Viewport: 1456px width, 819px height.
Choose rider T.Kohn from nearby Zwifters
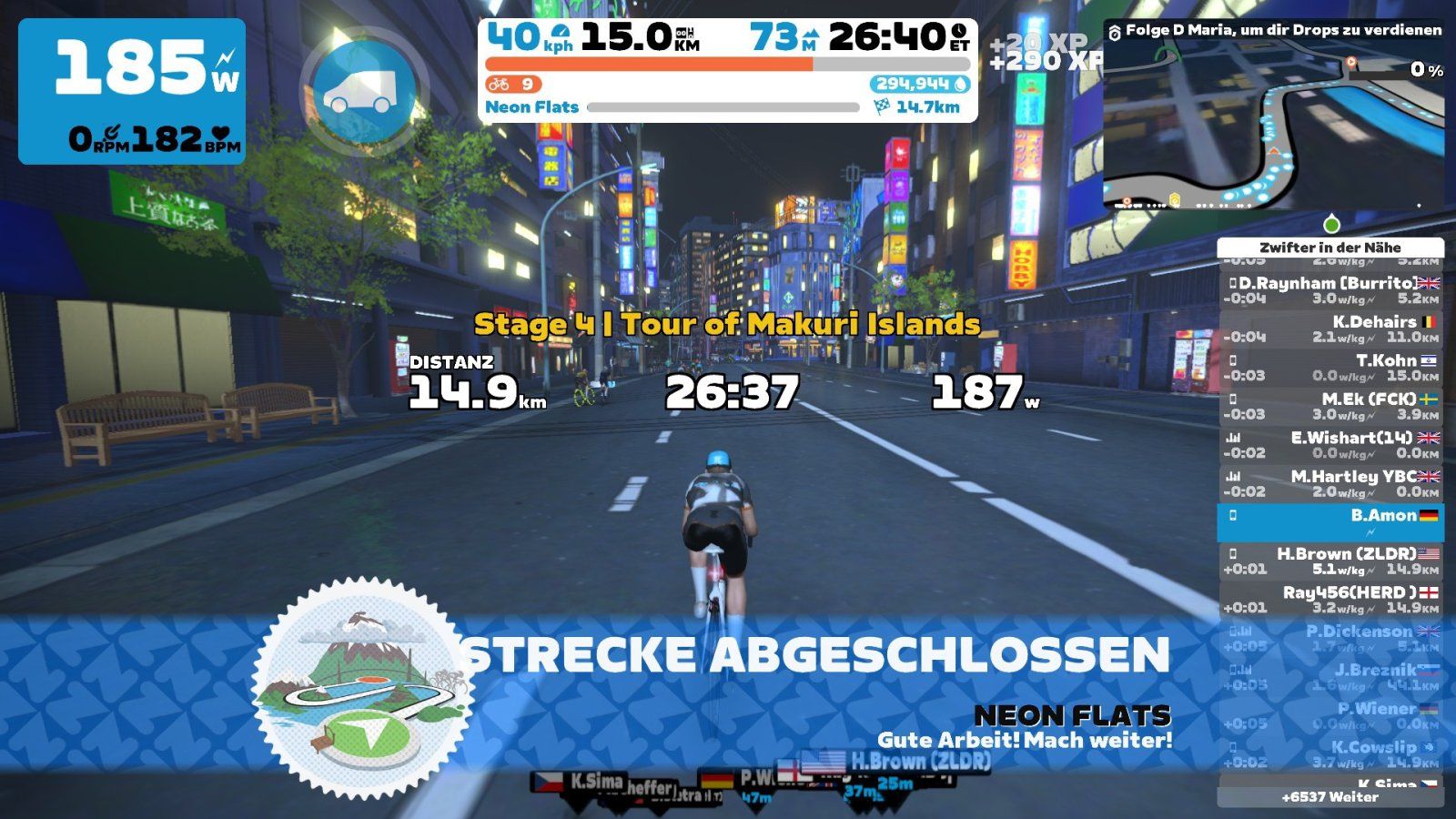pyautogui.click(x=1330, y=368)
